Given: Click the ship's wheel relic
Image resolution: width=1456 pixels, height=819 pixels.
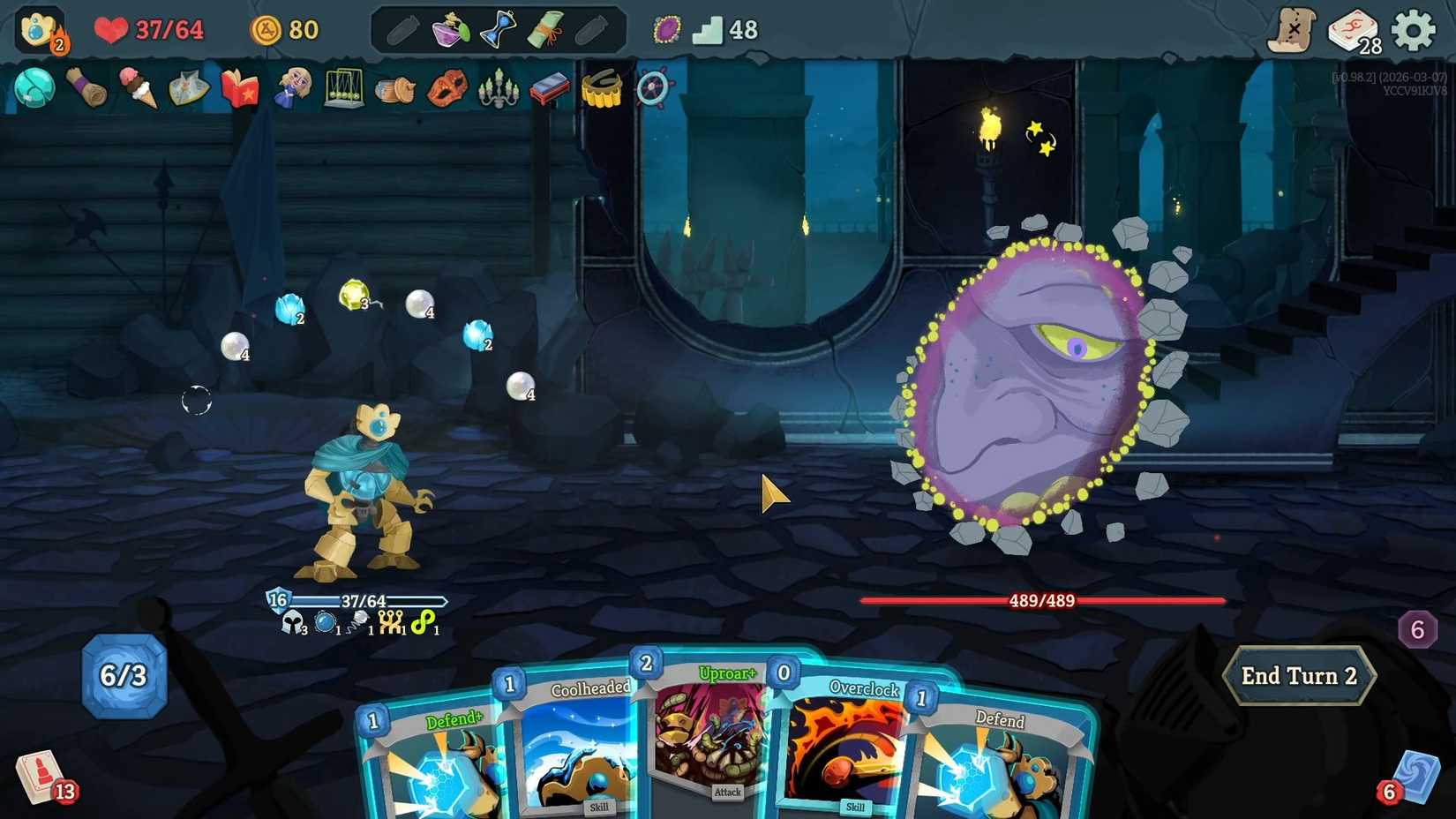Looking at the screenshot, I should tap(653, 88).
